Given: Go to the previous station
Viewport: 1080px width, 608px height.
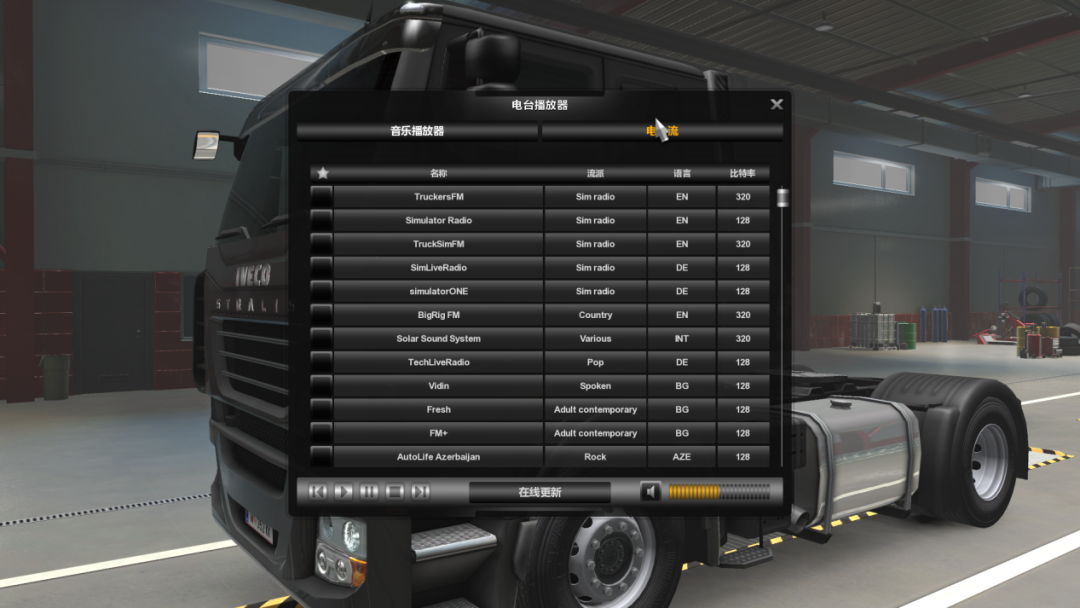Looking at the screenshot, I should (318, 492).
